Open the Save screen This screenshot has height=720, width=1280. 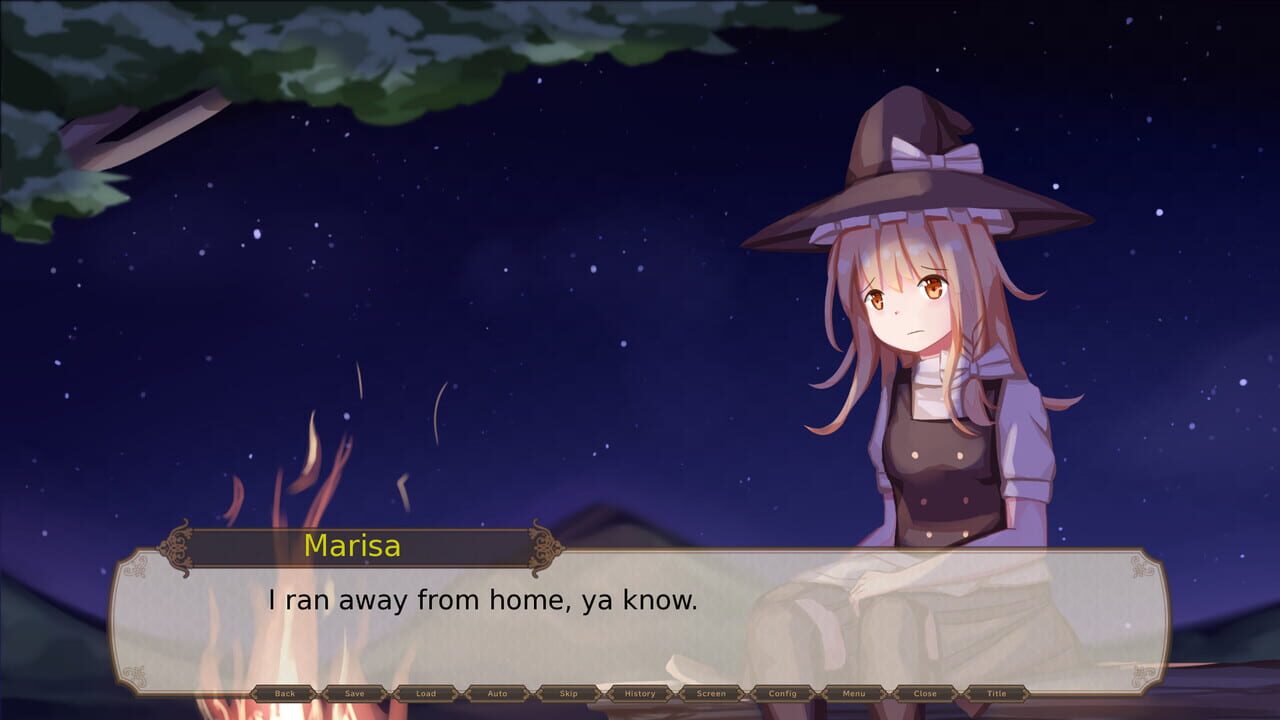point(355,693)
